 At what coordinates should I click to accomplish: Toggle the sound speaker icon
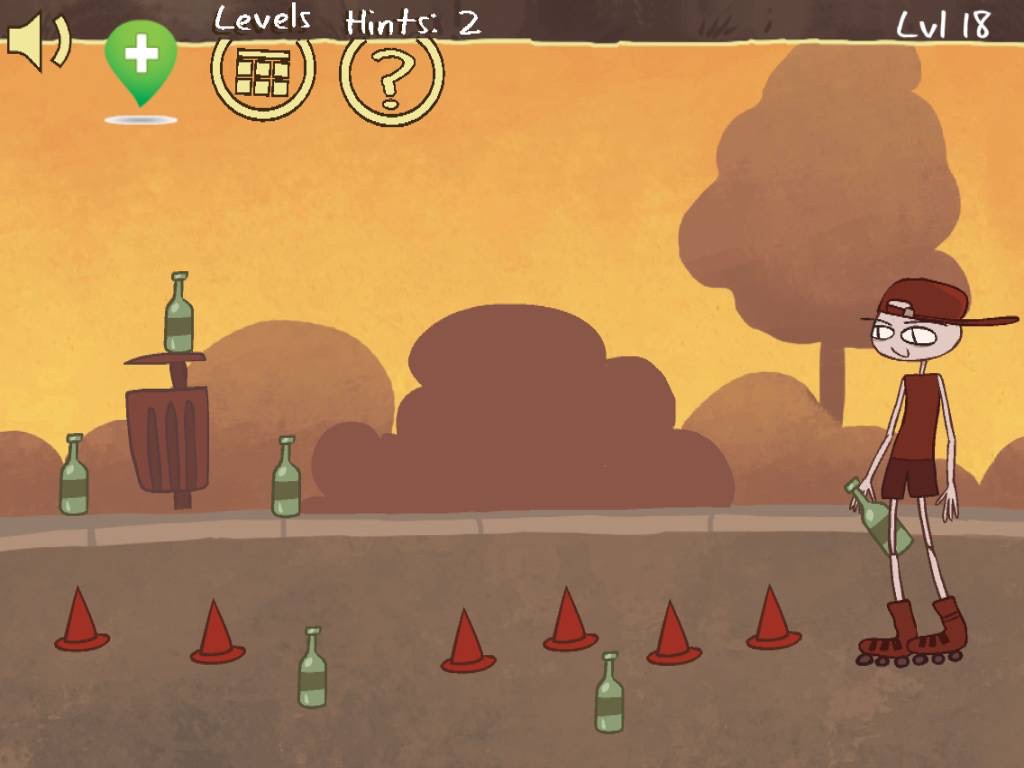click(x=38, y=42)
